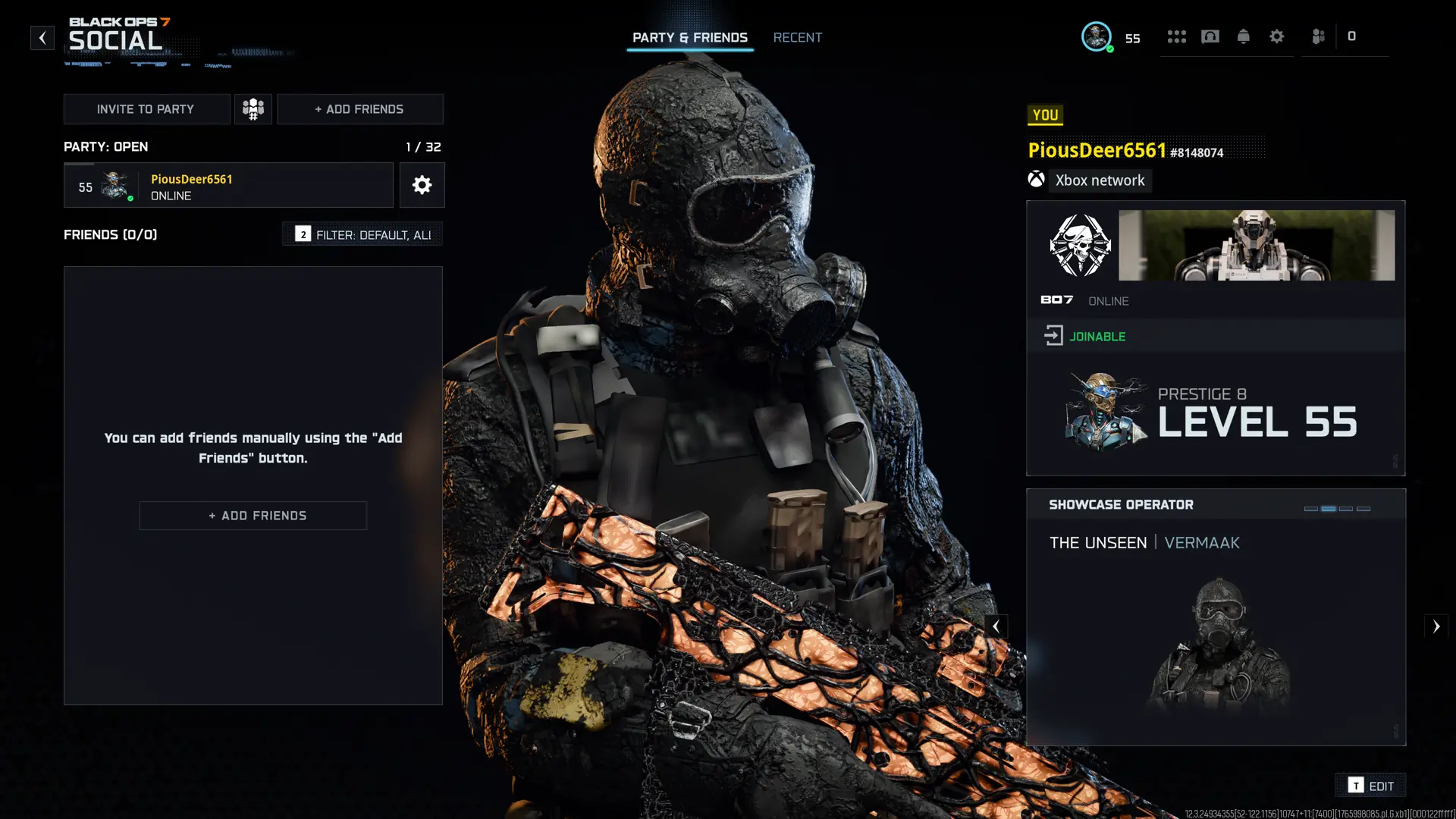
Task: Click the Edit button for showcase operator
Action: 1371,786
